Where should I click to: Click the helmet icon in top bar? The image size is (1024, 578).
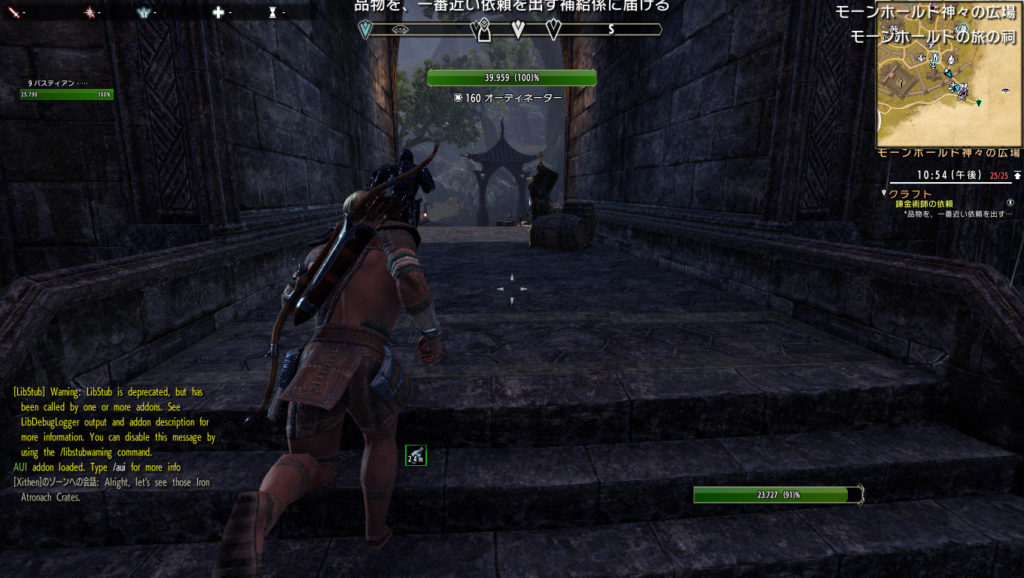point(141,12)
